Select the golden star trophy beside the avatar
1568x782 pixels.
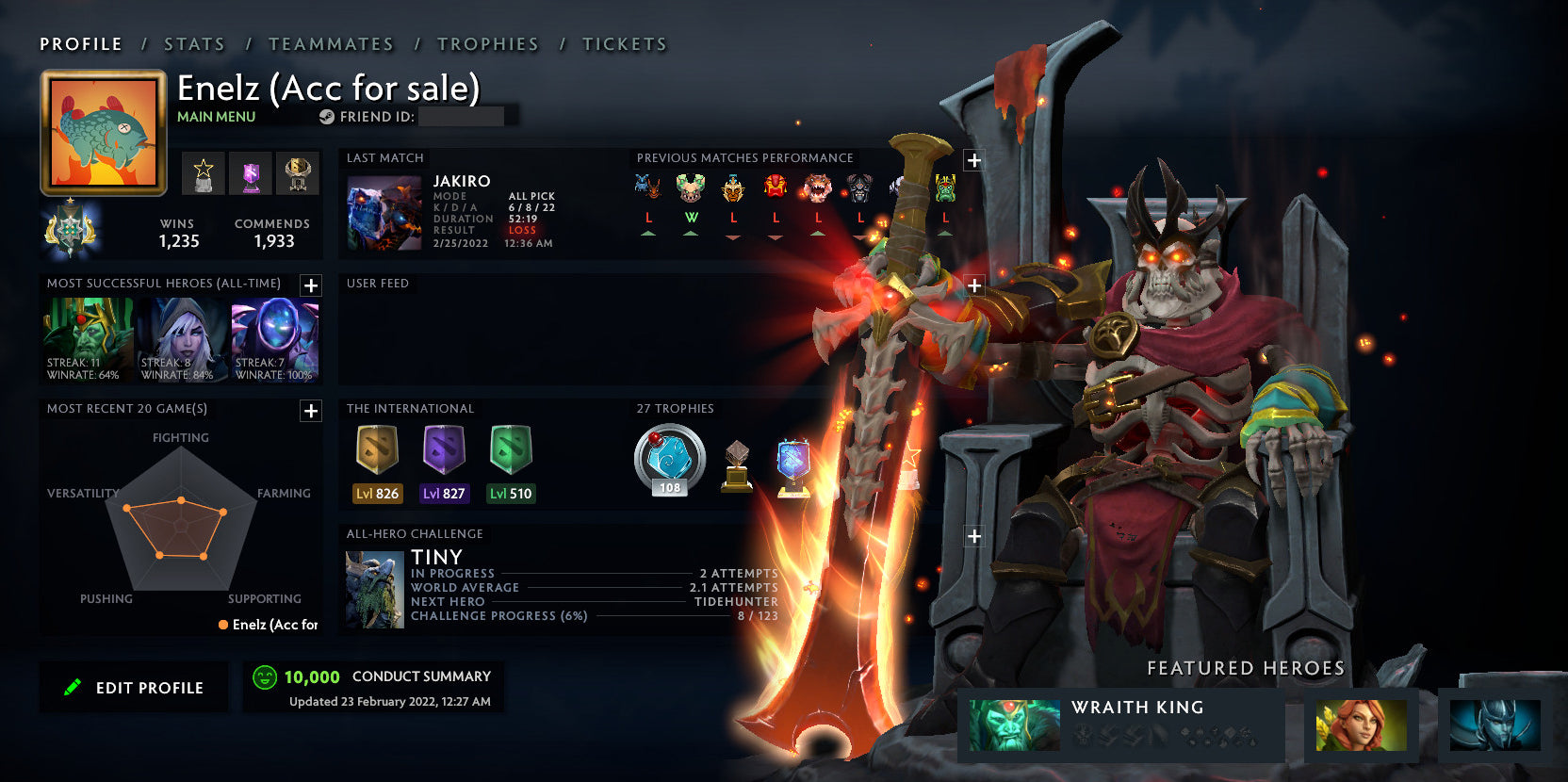coord(203,174)
